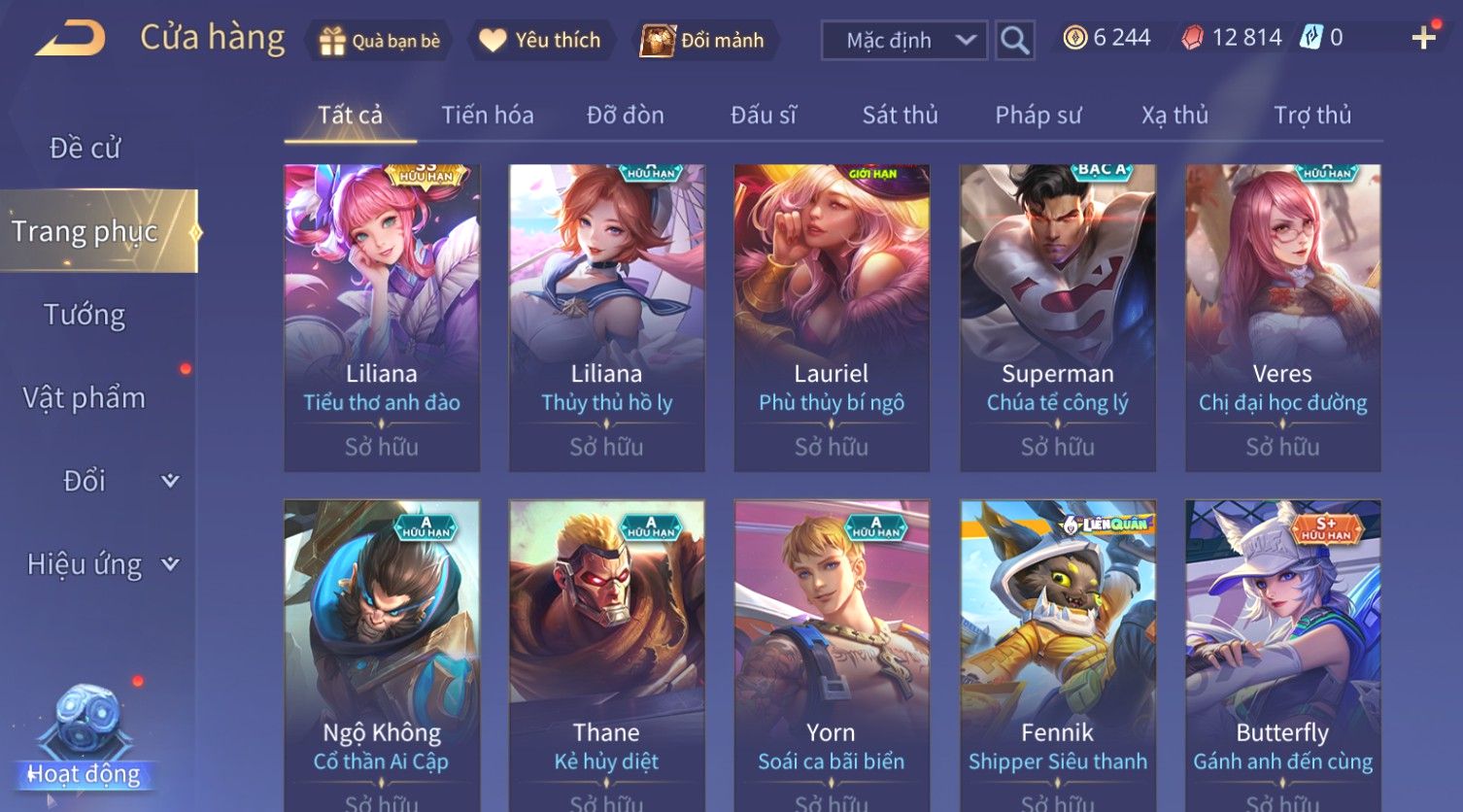
Task: Select the Pháp sư tab
Action: [1038, 116]
